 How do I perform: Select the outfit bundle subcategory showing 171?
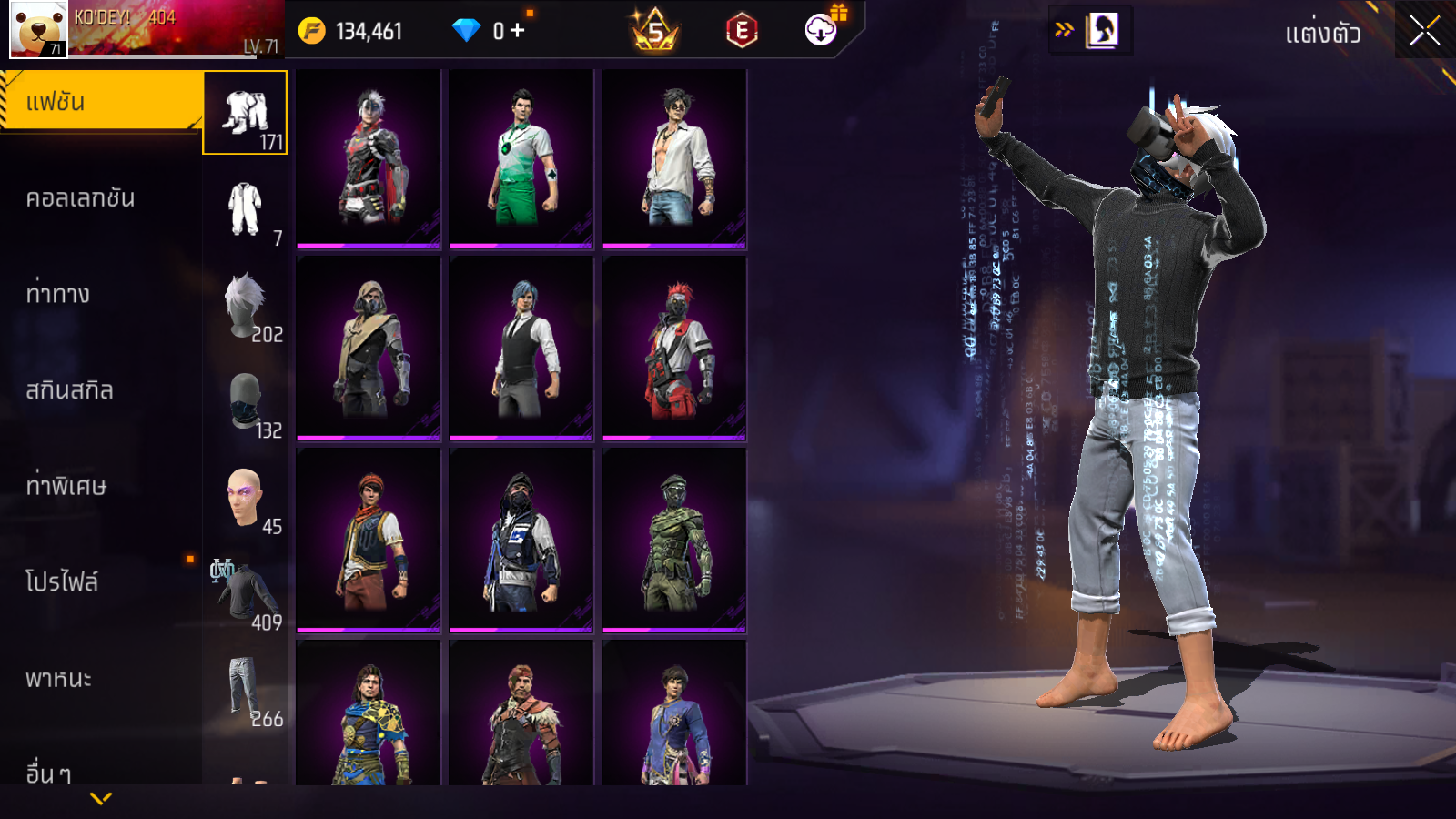(245, 113)
